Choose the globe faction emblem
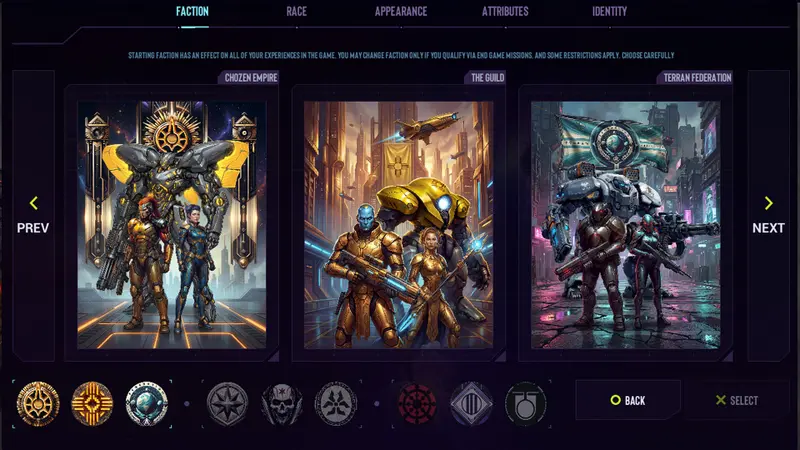 [147, 403]
